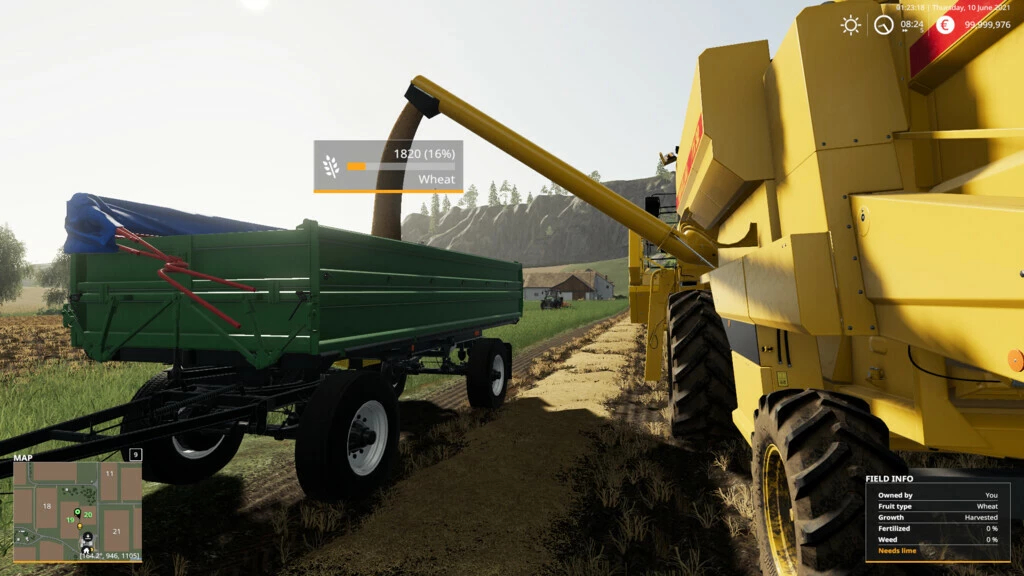Choose field 21 on the minimap
Viewport: 1024px width, 576px height.
(x=117, y=531)
